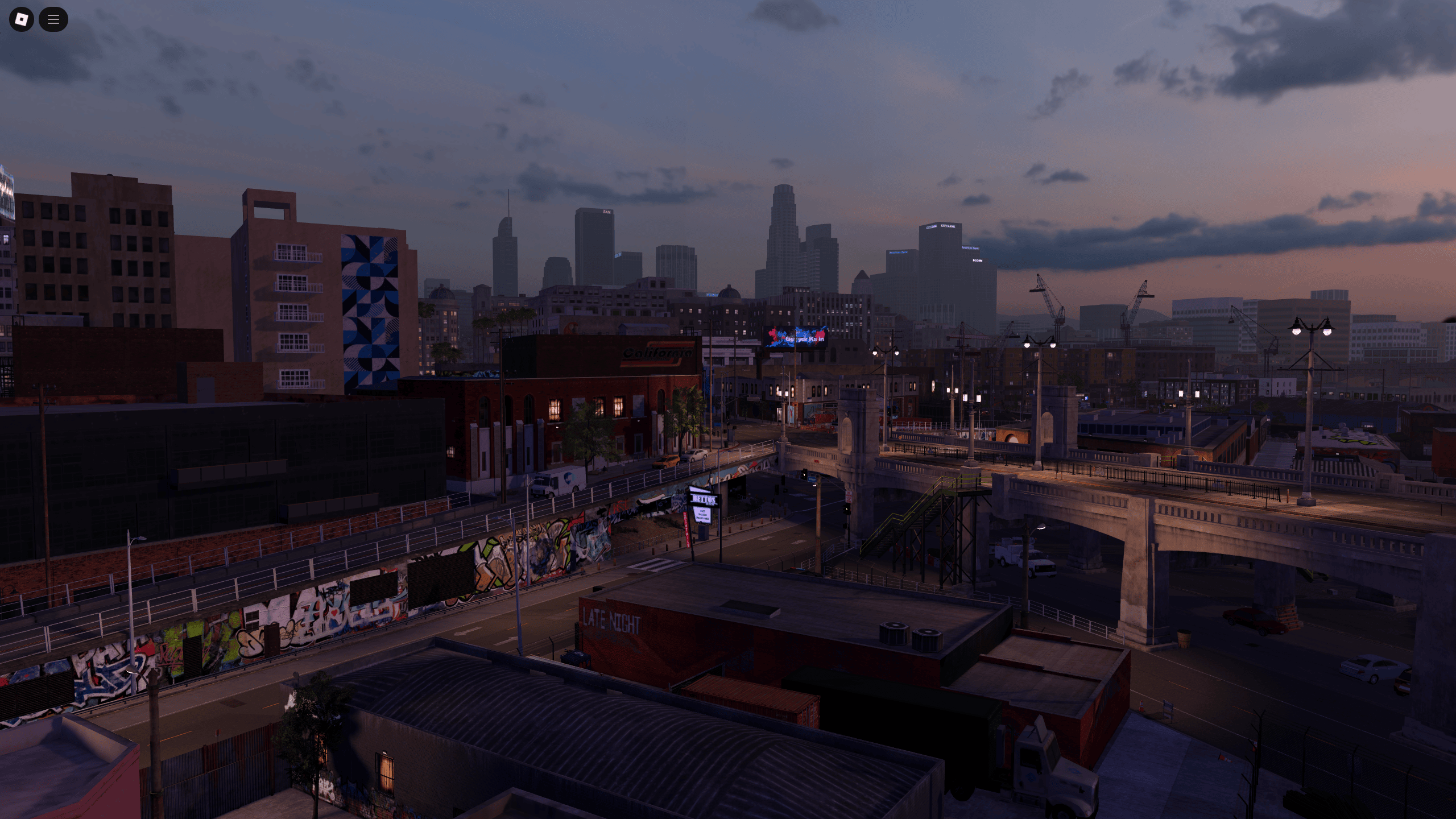Open the Roblox menu via the logo icon
The height and width of the screenshot is (819, 1456).
[21, 19]
